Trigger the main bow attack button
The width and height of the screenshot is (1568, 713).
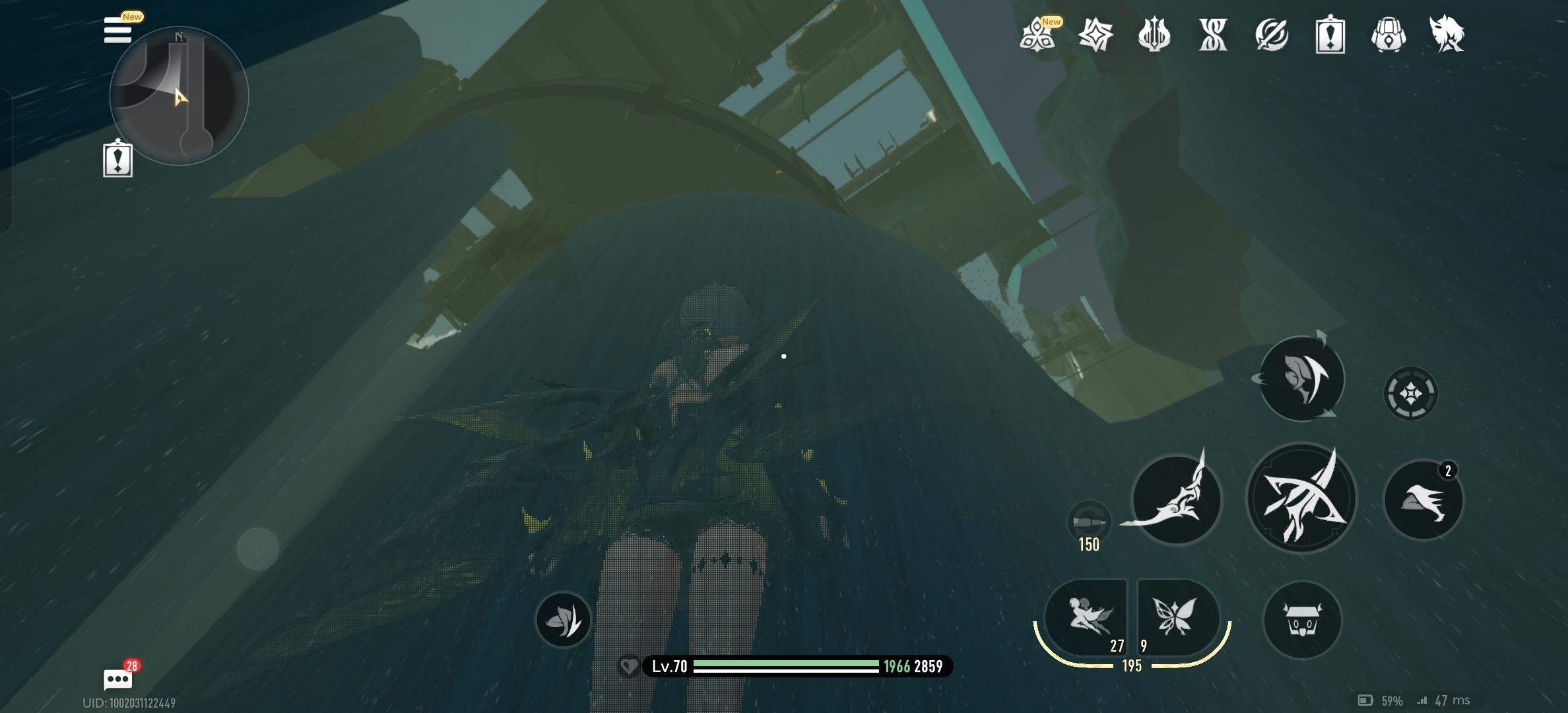(x=1301, y=498)
